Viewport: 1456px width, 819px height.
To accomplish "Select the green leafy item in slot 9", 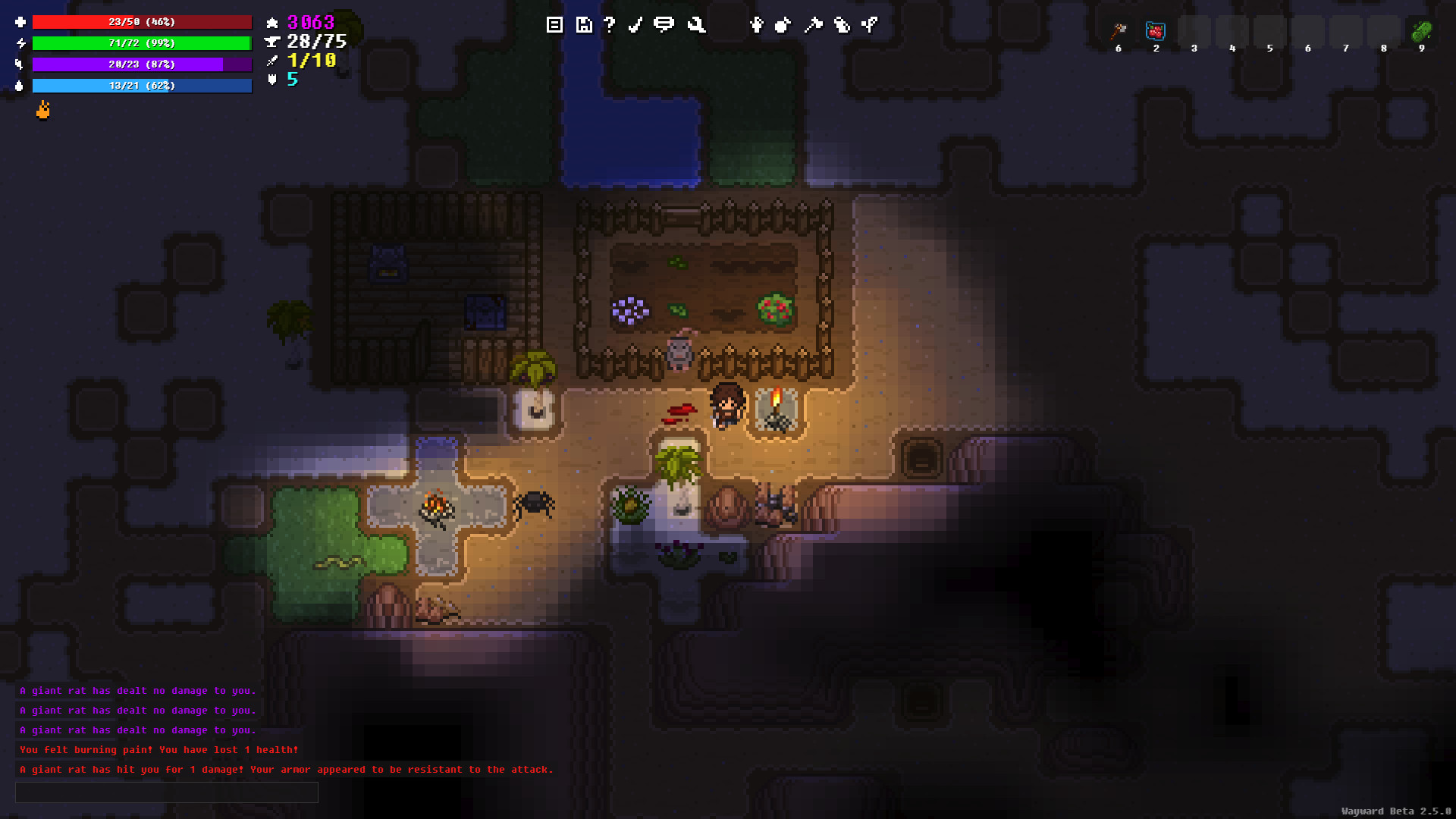I will 1421,31.
